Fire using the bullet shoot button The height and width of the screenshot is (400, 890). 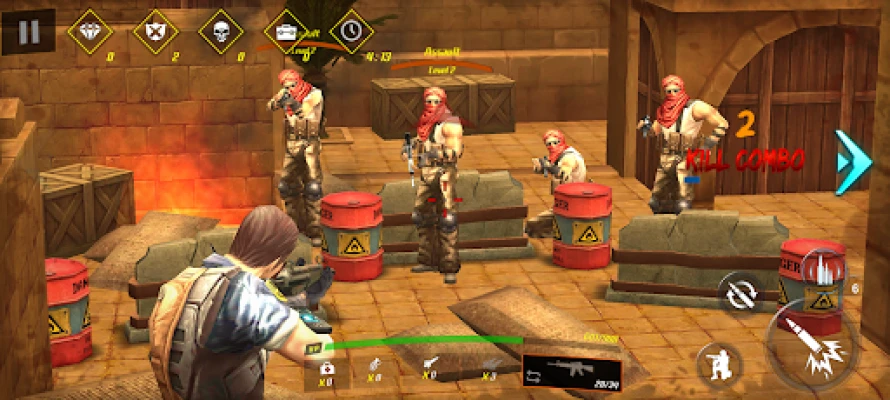(811, 342)
